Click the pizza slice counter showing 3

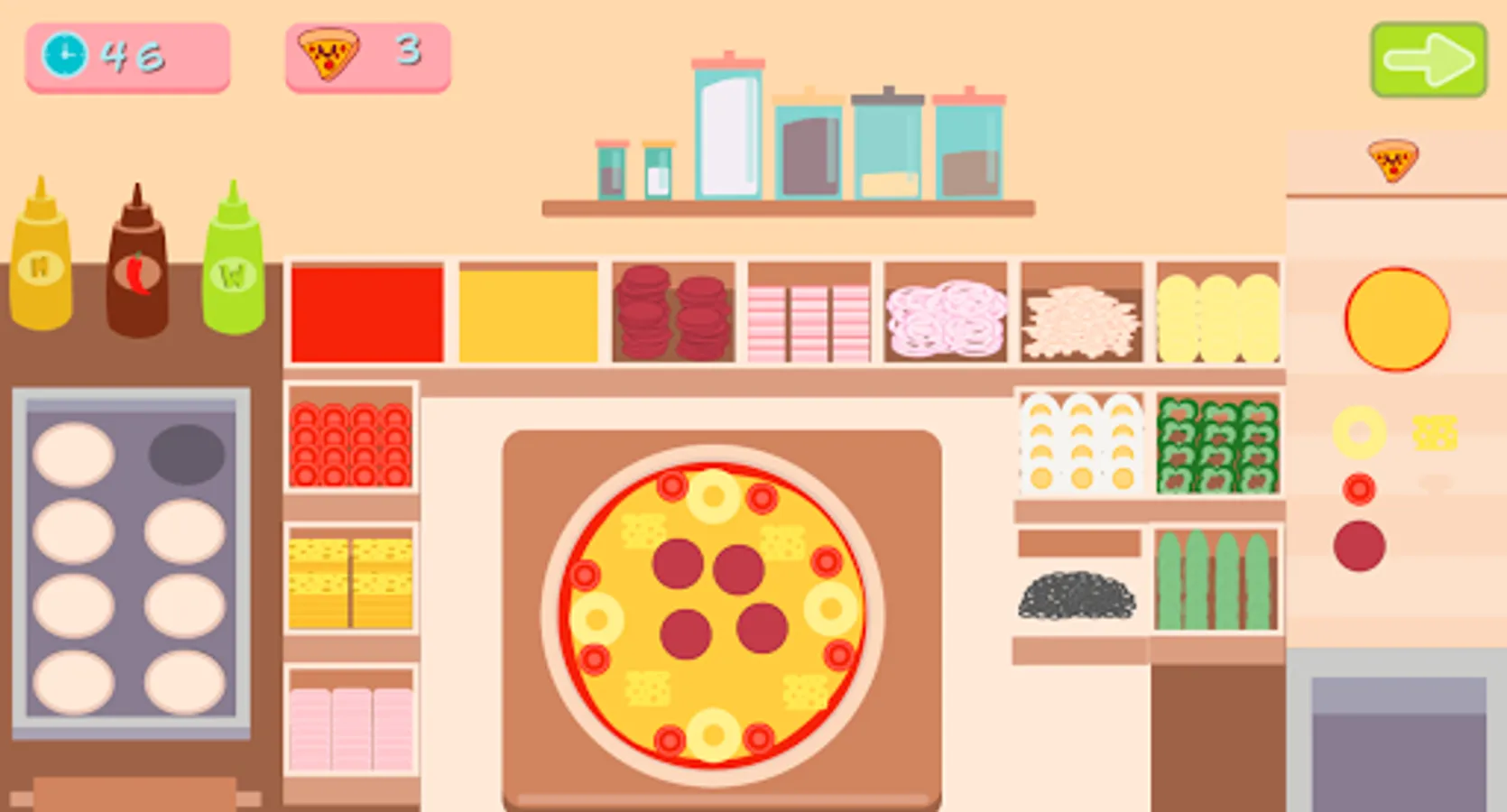pyautogui.click(x=365, y=56)
